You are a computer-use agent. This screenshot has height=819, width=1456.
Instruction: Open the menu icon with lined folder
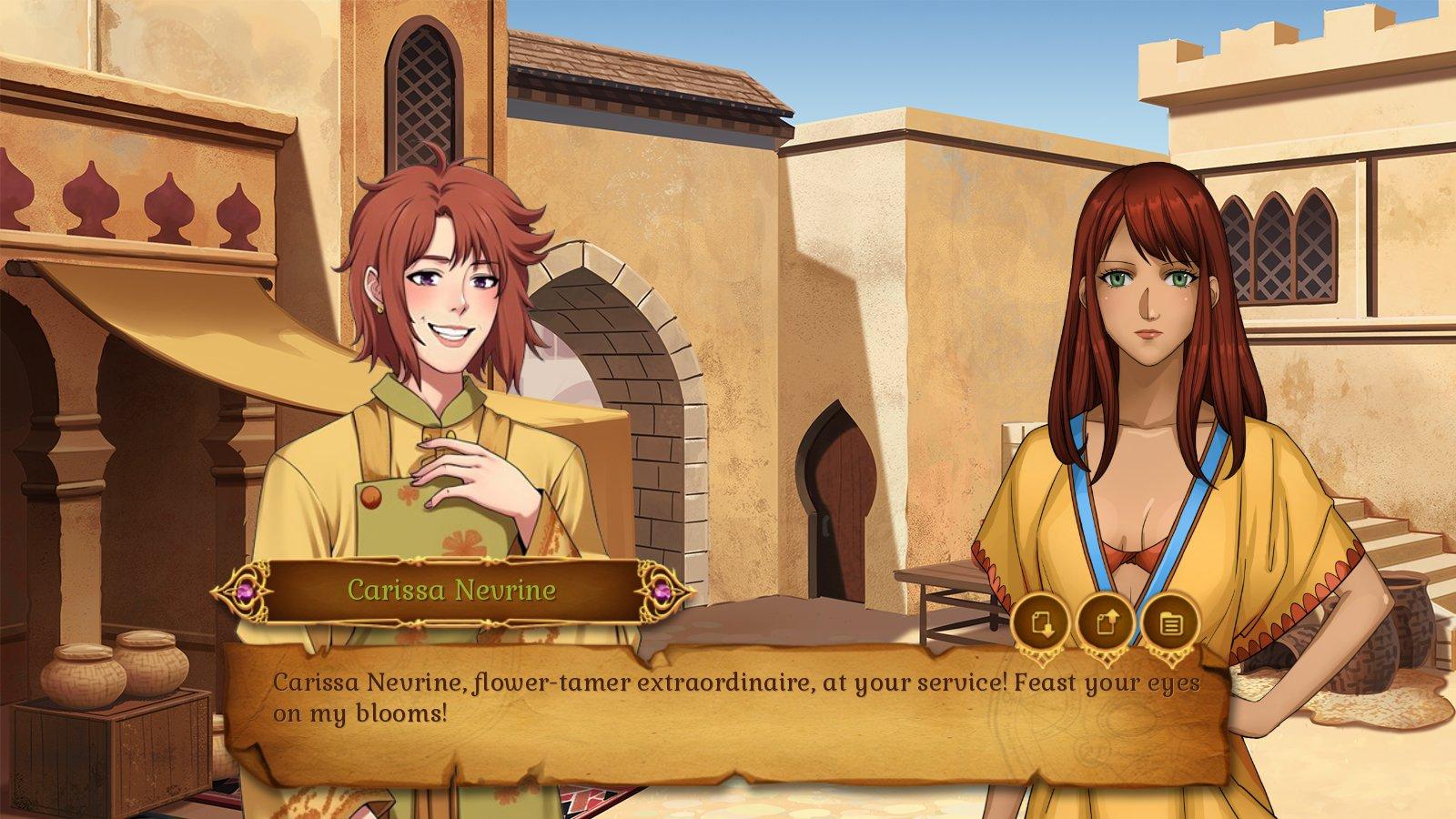pyautogui.click(x=1171, y=624)
